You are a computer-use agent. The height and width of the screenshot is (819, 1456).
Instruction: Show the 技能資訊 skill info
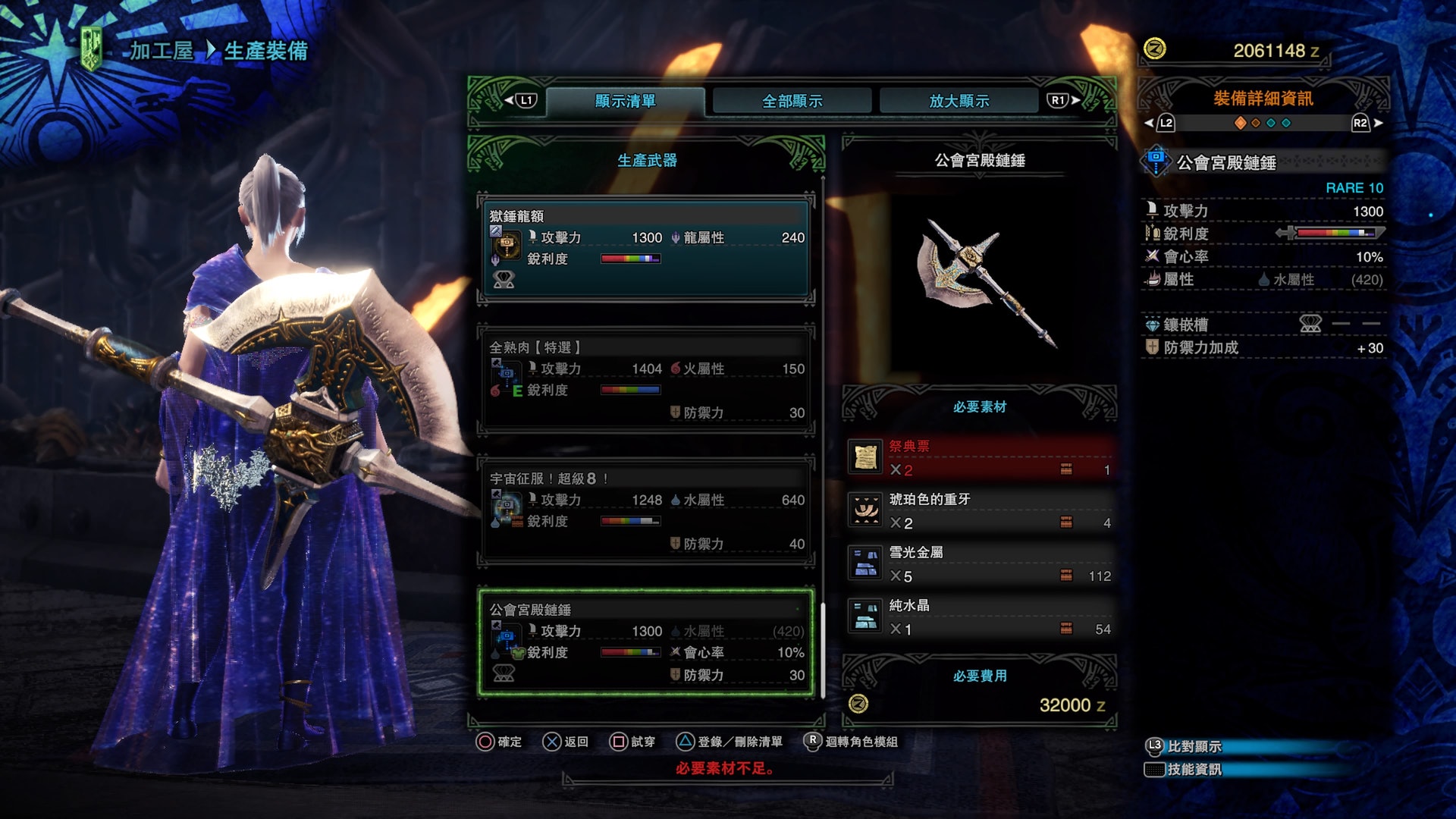click(x=1194, y=770)
